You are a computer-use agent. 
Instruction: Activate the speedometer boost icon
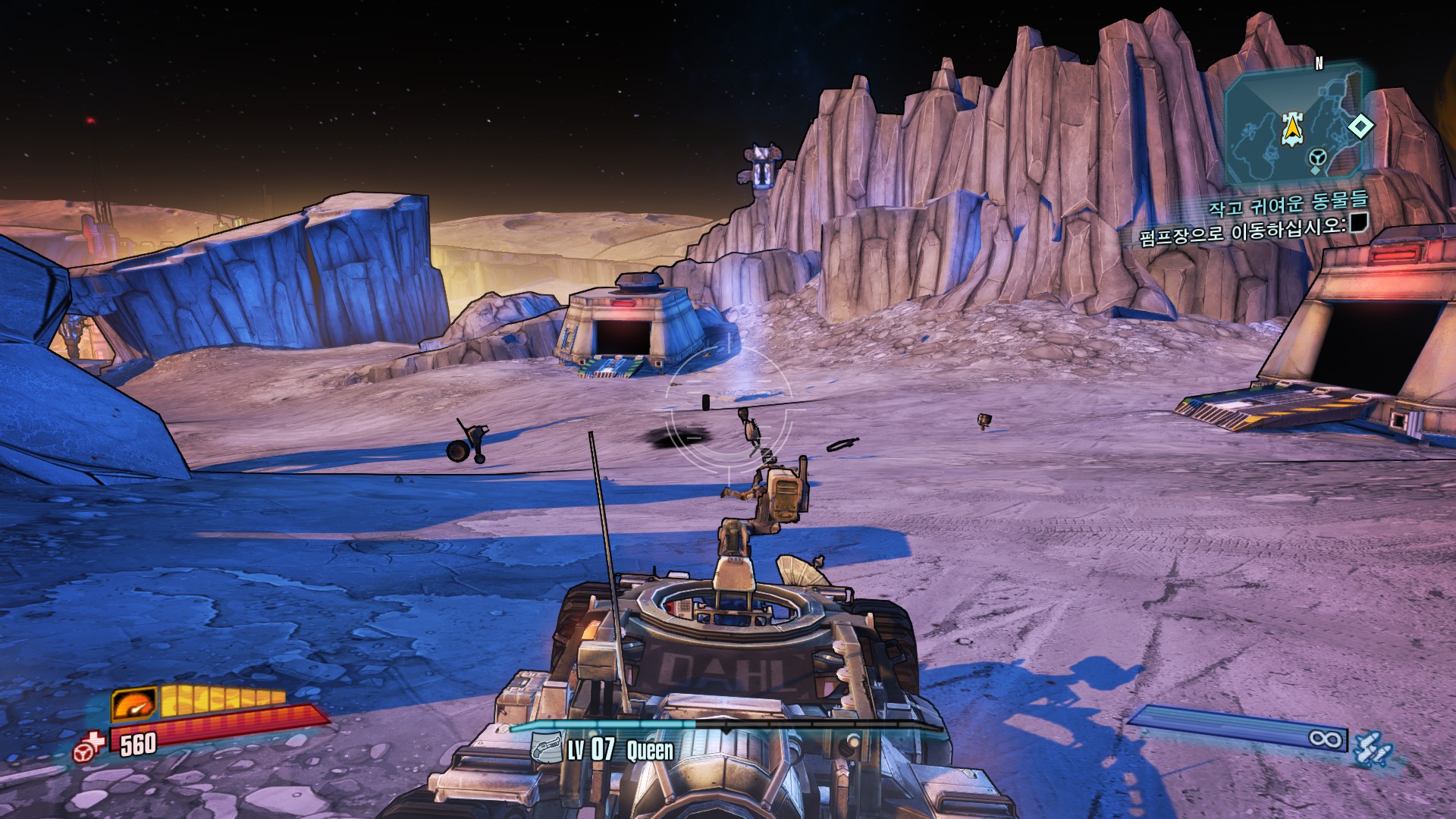[x=134, y=704]
